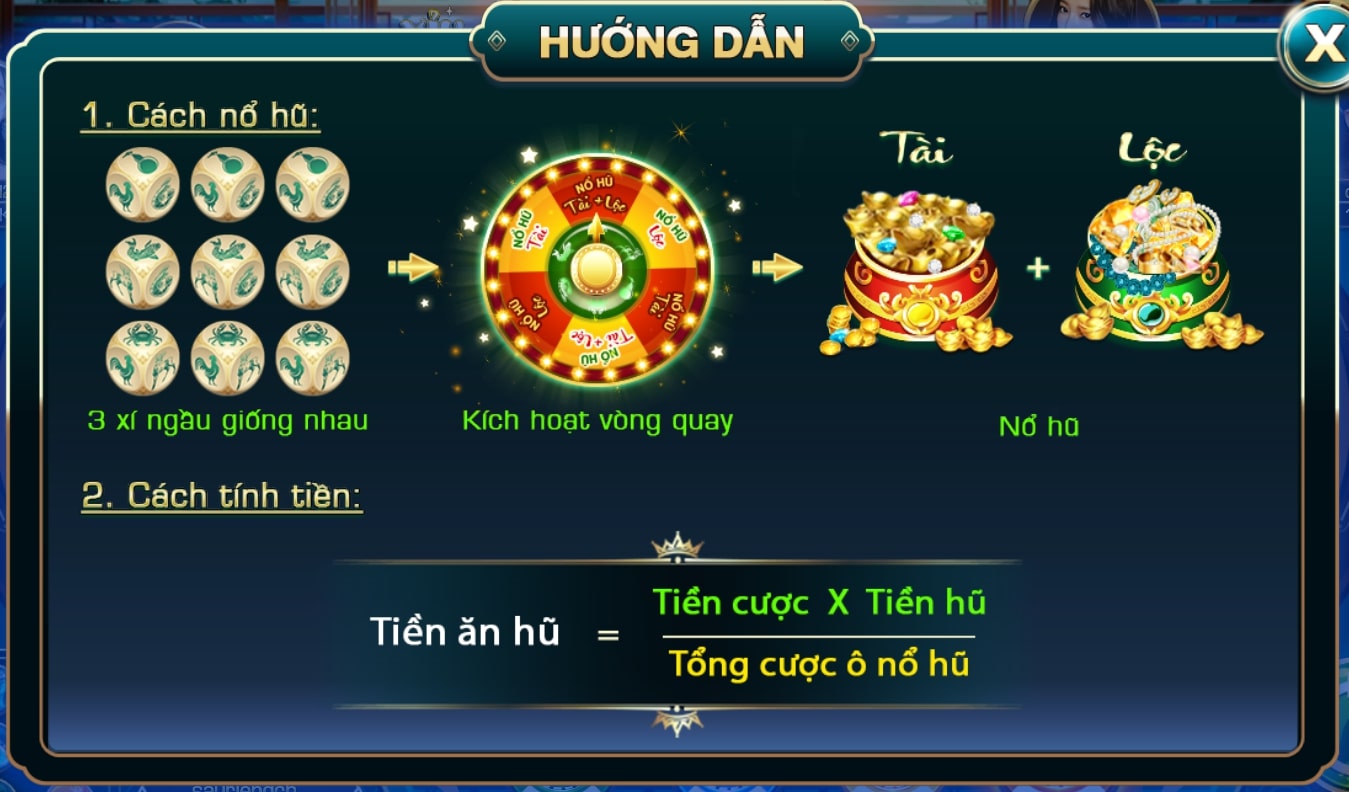Click the arrow between wheel and reward pots
The image size is (1349, 792).
[x=775, y=265]
